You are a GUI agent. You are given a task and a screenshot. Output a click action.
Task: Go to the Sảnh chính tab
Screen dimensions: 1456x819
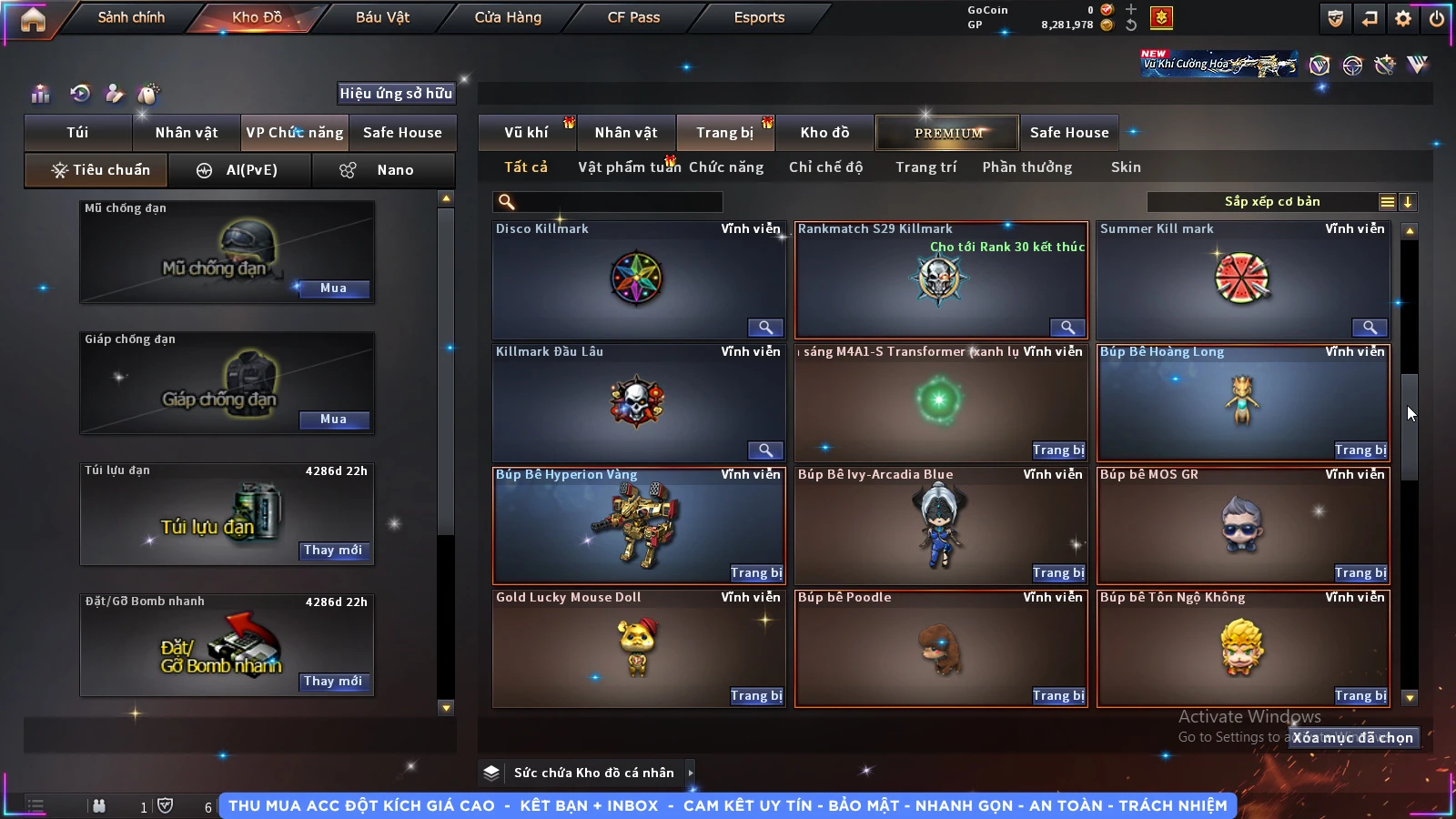[x=131, y=17]
